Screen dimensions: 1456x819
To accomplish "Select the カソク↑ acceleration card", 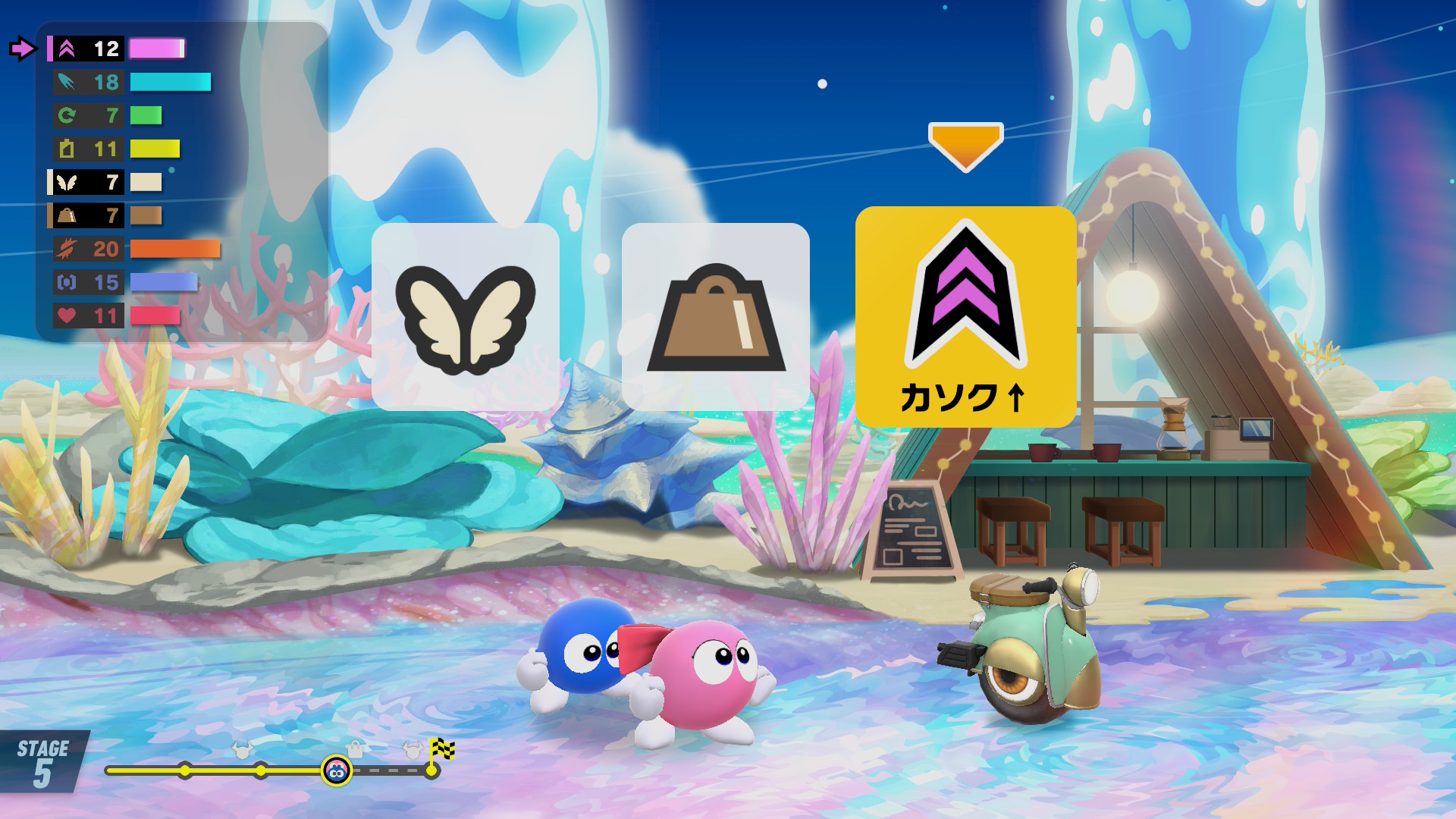I will (x=965, y=317).
